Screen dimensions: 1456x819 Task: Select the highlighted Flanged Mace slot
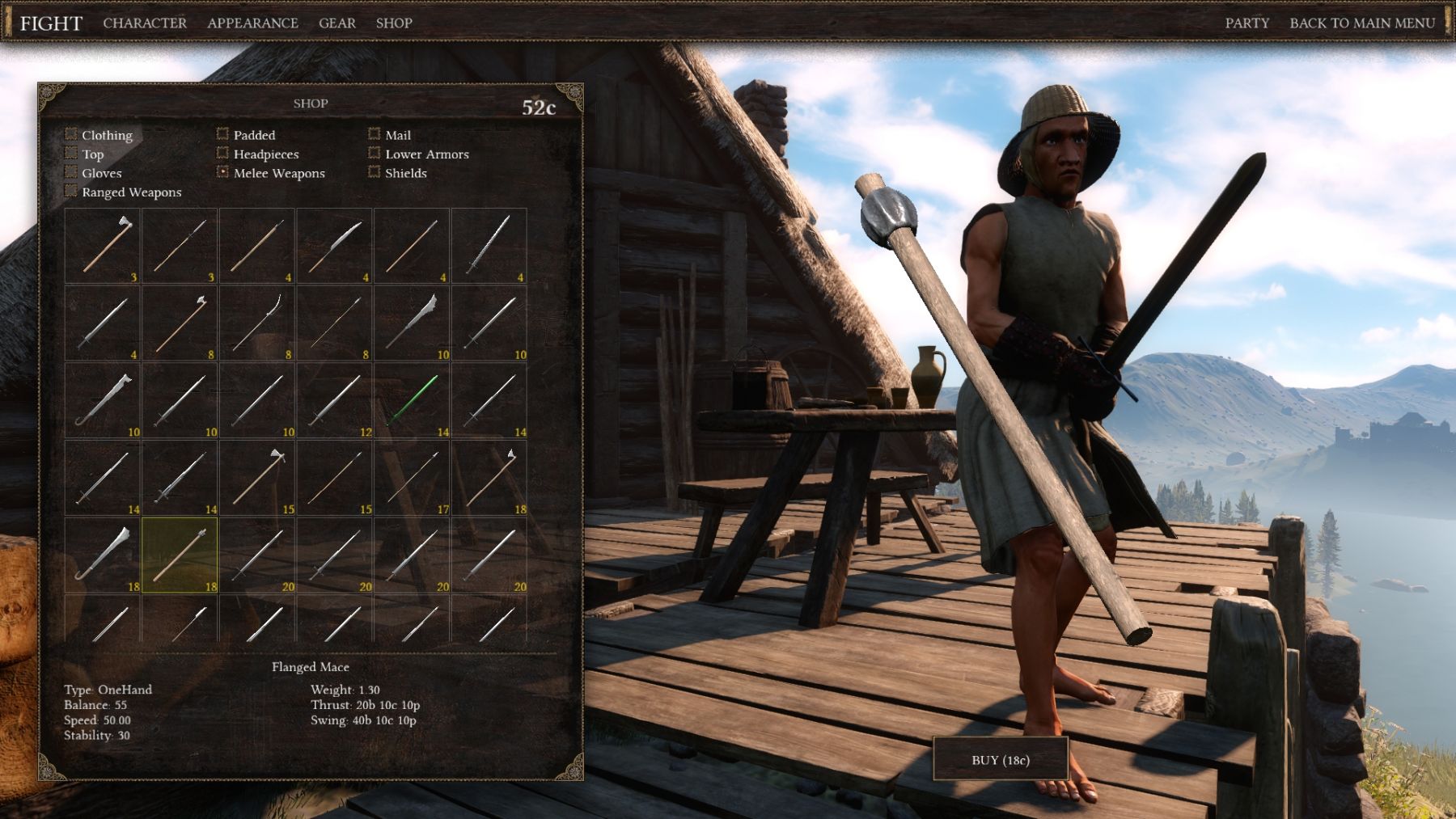tap(180, 555)
